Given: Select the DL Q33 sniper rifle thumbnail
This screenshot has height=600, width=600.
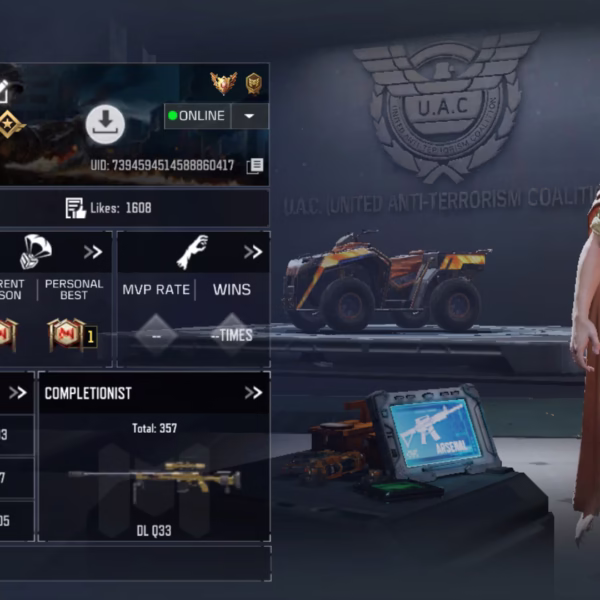Looking at the screenshot, I should pyautogui.click(x=155, y=482).
